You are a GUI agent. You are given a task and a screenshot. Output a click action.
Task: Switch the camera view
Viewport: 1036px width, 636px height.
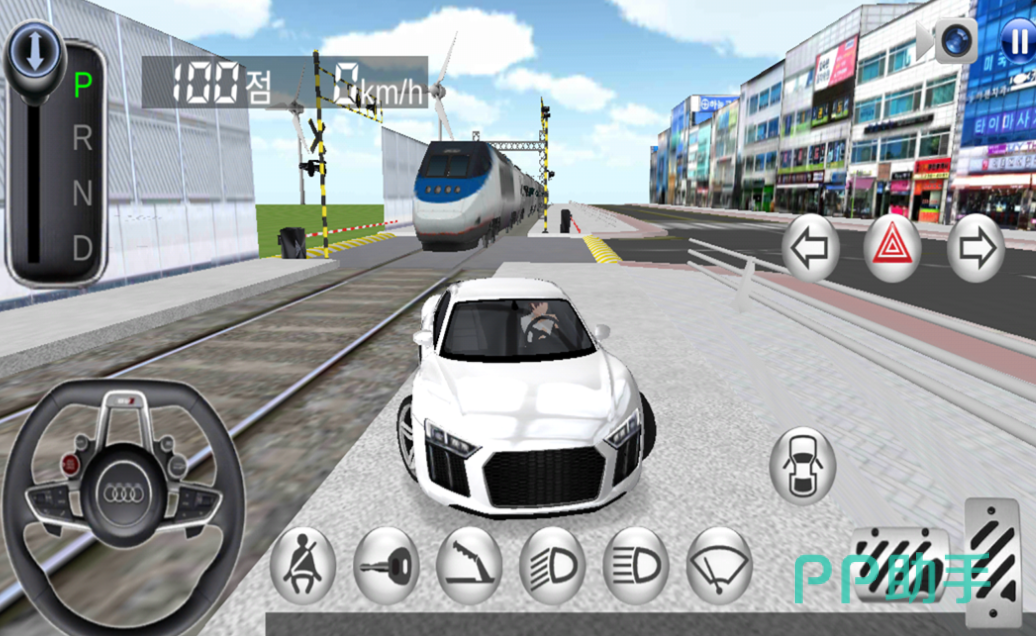pyautogui.click(x=955, y=41)
